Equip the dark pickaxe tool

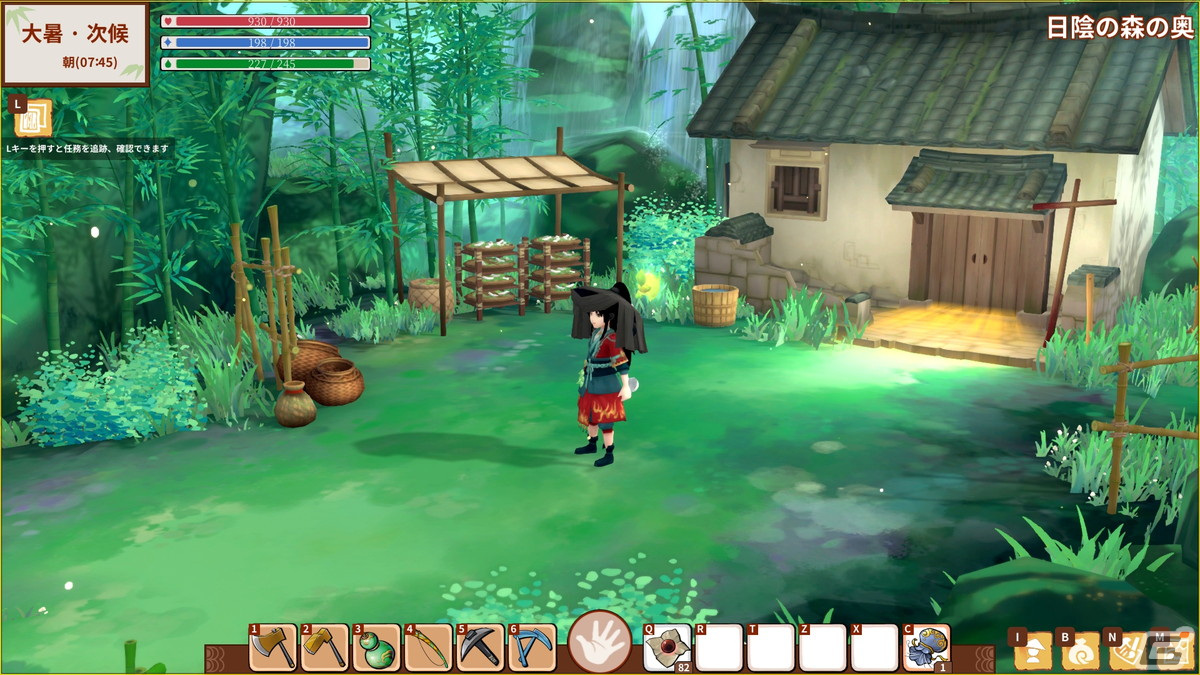click(x=481, y=648)
